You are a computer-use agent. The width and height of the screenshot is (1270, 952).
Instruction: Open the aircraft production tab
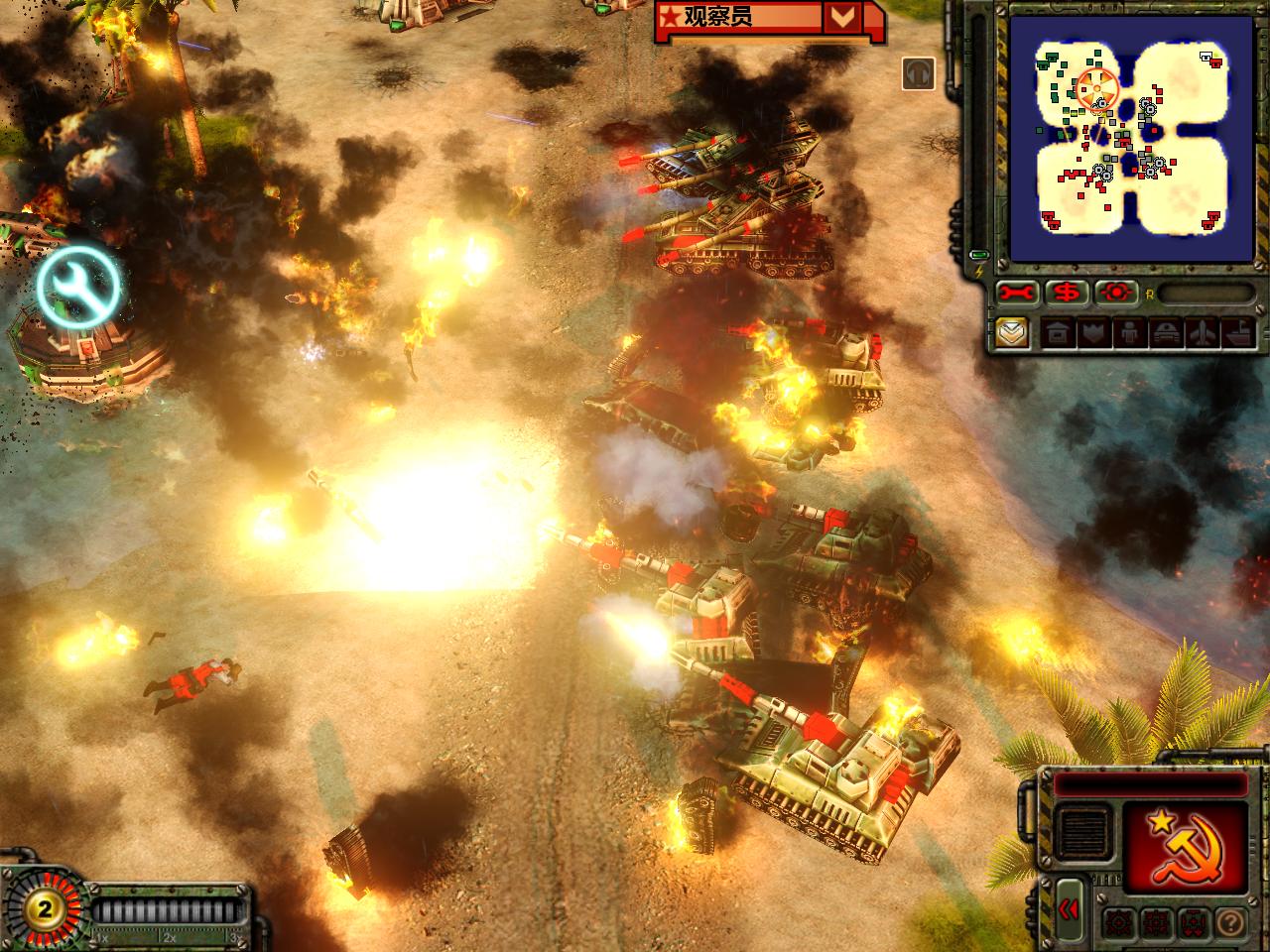(1201, 333)
